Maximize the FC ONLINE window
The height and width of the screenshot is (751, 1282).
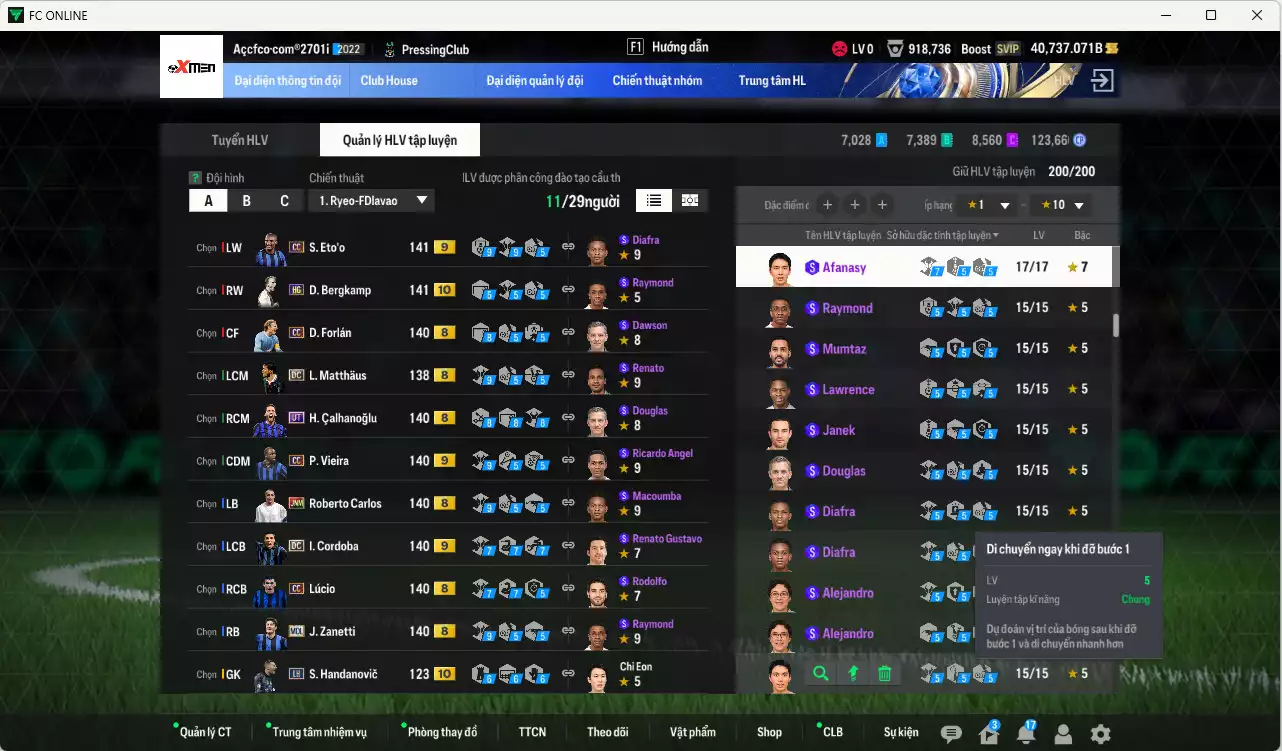click(1211, 15)
